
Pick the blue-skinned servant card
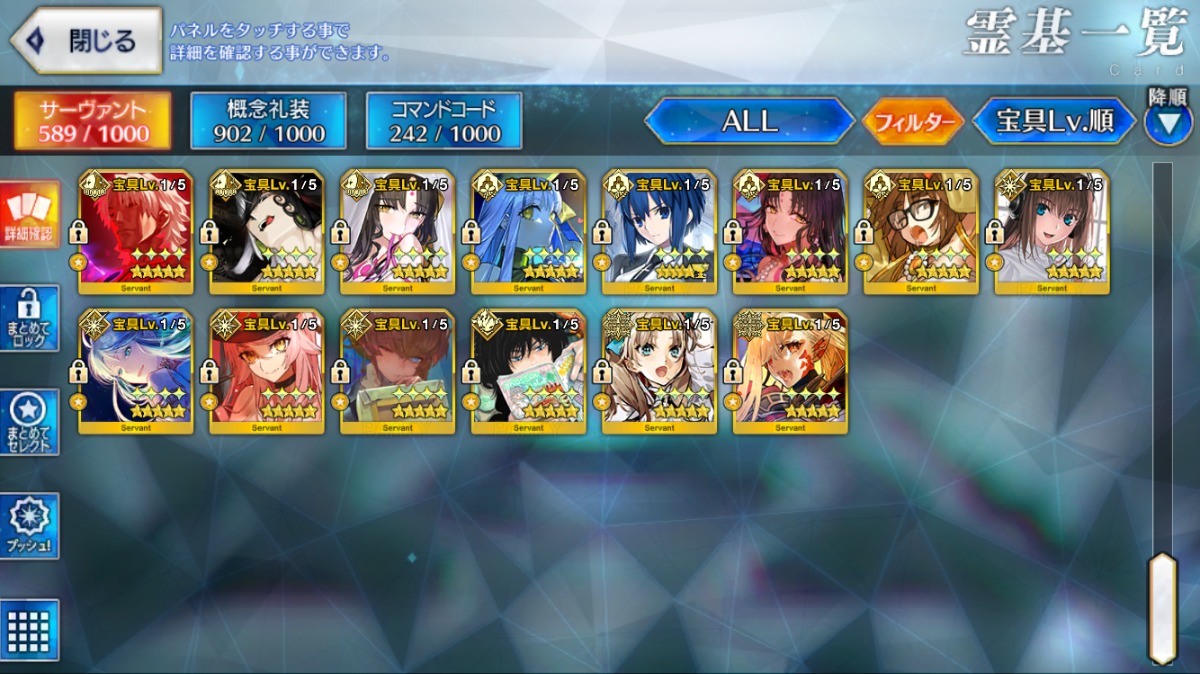pyautogui.click(x=528, y=231)
